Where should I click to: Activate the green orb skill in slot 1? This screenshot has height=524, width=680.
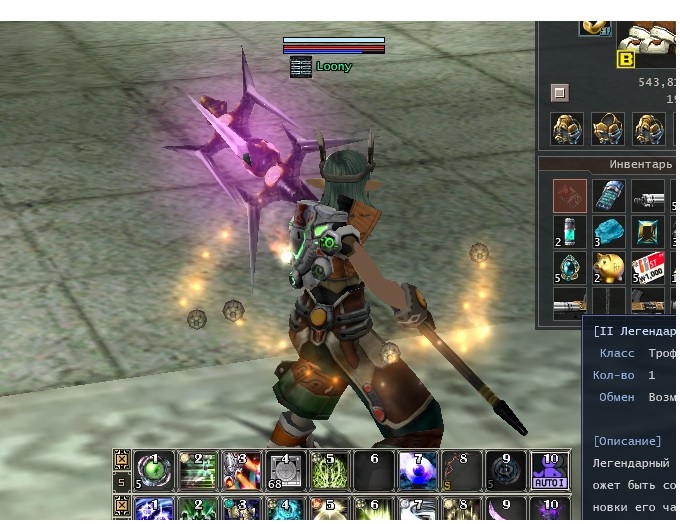tap(154, 469)
